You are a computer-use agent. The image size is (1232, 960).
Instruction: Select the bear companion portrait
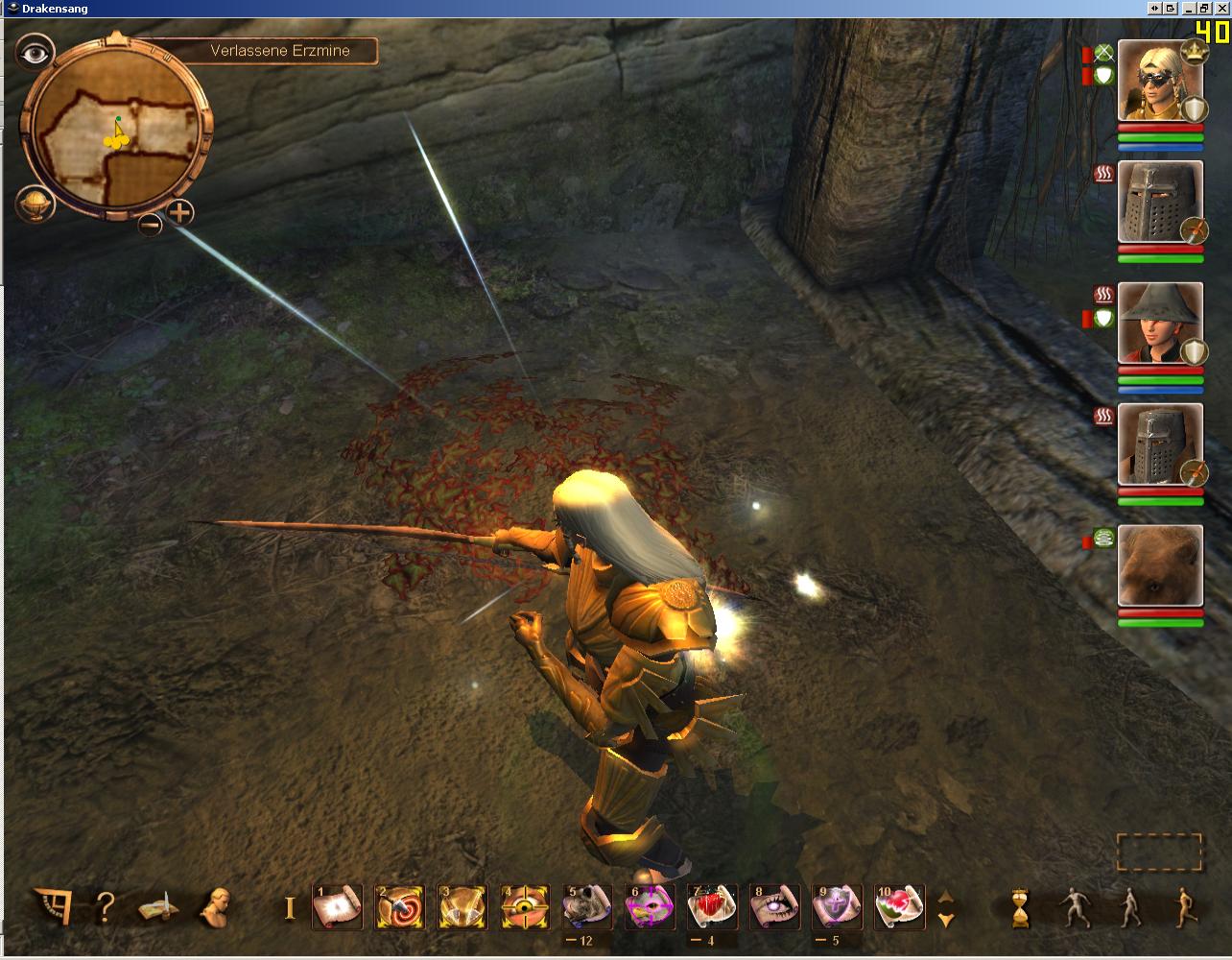1160,565
